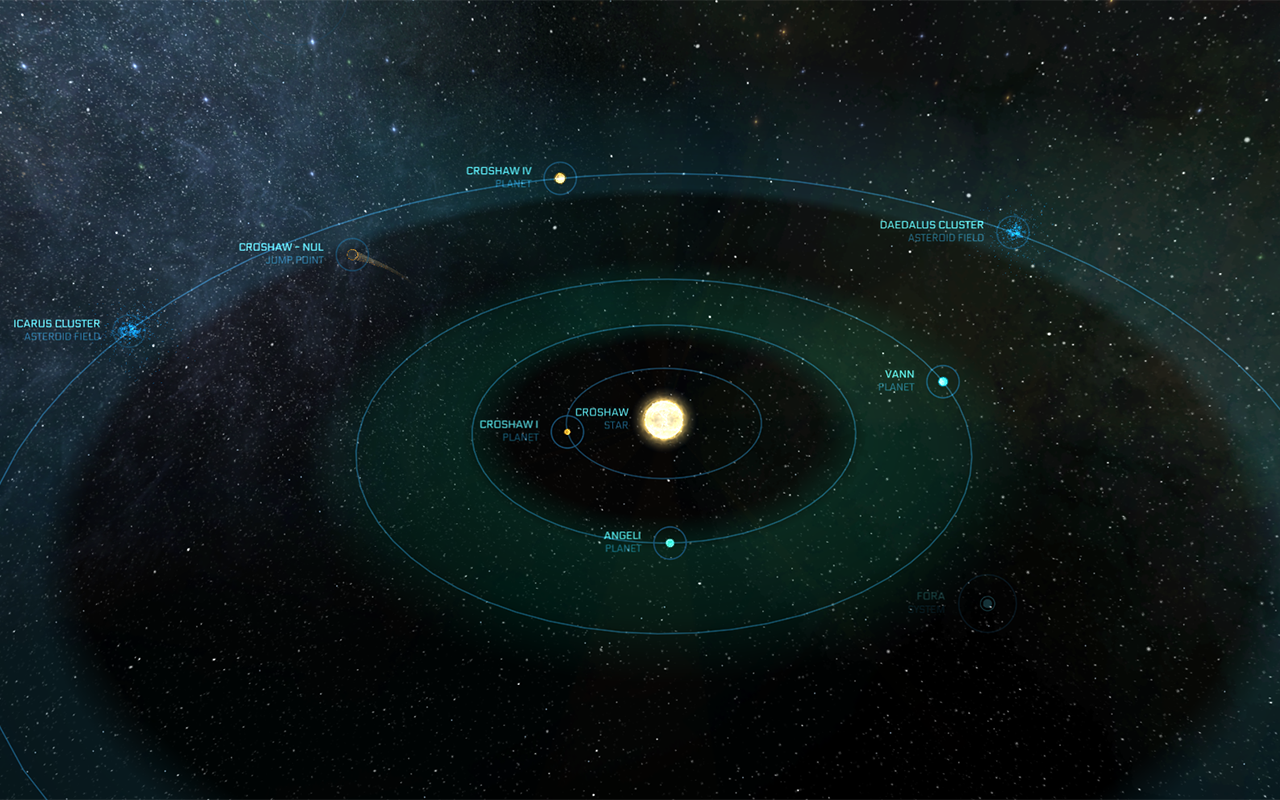Viewport: 1280px width, 800px height.
Task: Select the Croshaw IV planet marker
Action: tap(560, 178)
